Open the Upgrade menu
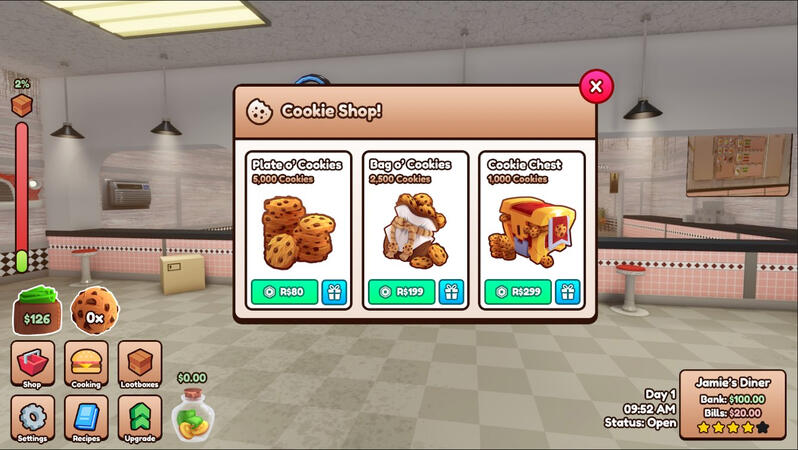This screenshot has width=798, height=450. (139, 418)
